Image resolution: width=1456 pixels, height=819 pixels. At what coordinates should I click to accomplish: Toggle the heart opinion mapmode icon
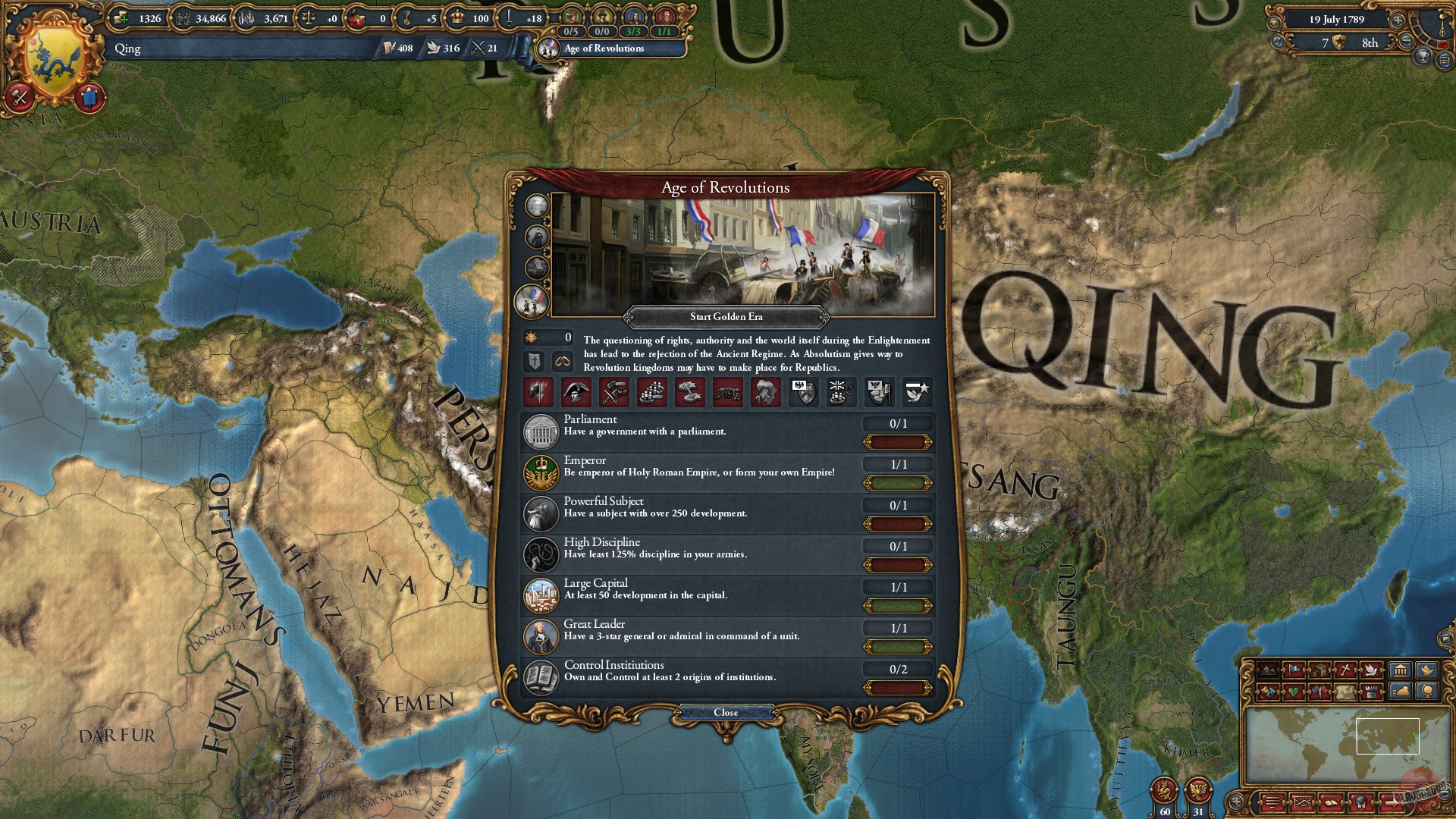coord(1294,692)
